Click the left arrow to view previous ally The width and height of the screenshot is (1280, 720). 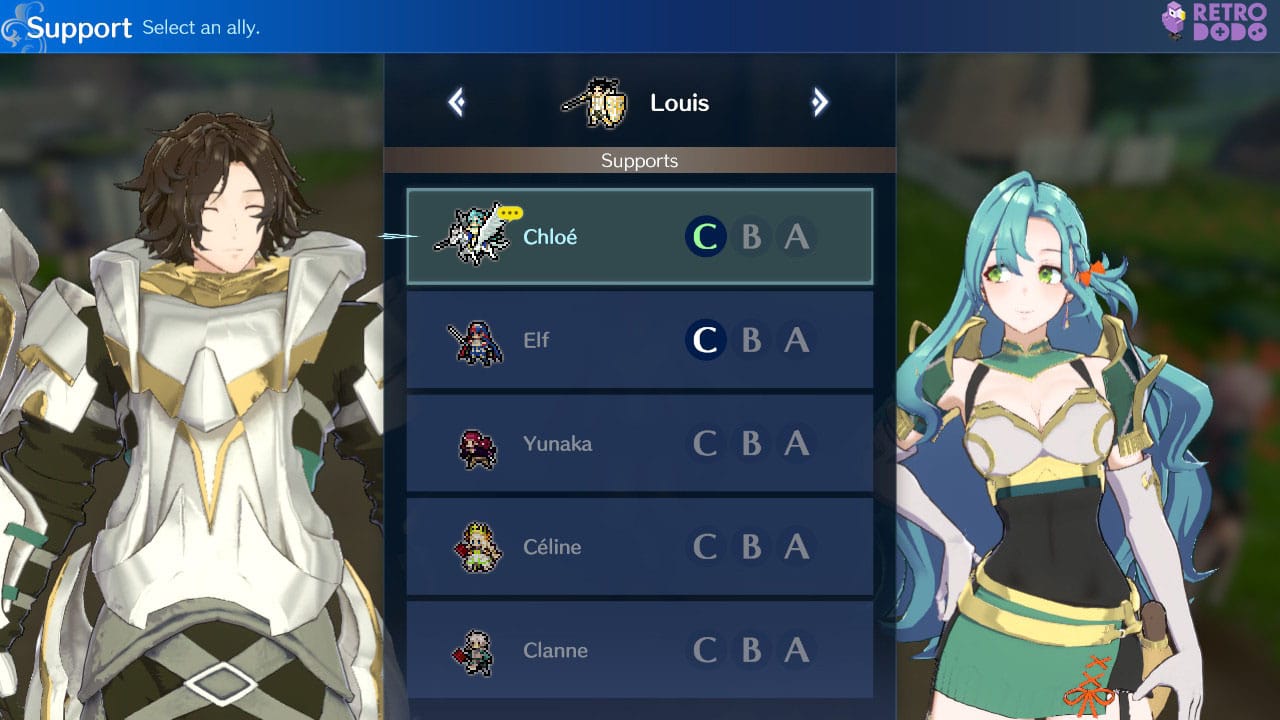click(x=457, y=101)
